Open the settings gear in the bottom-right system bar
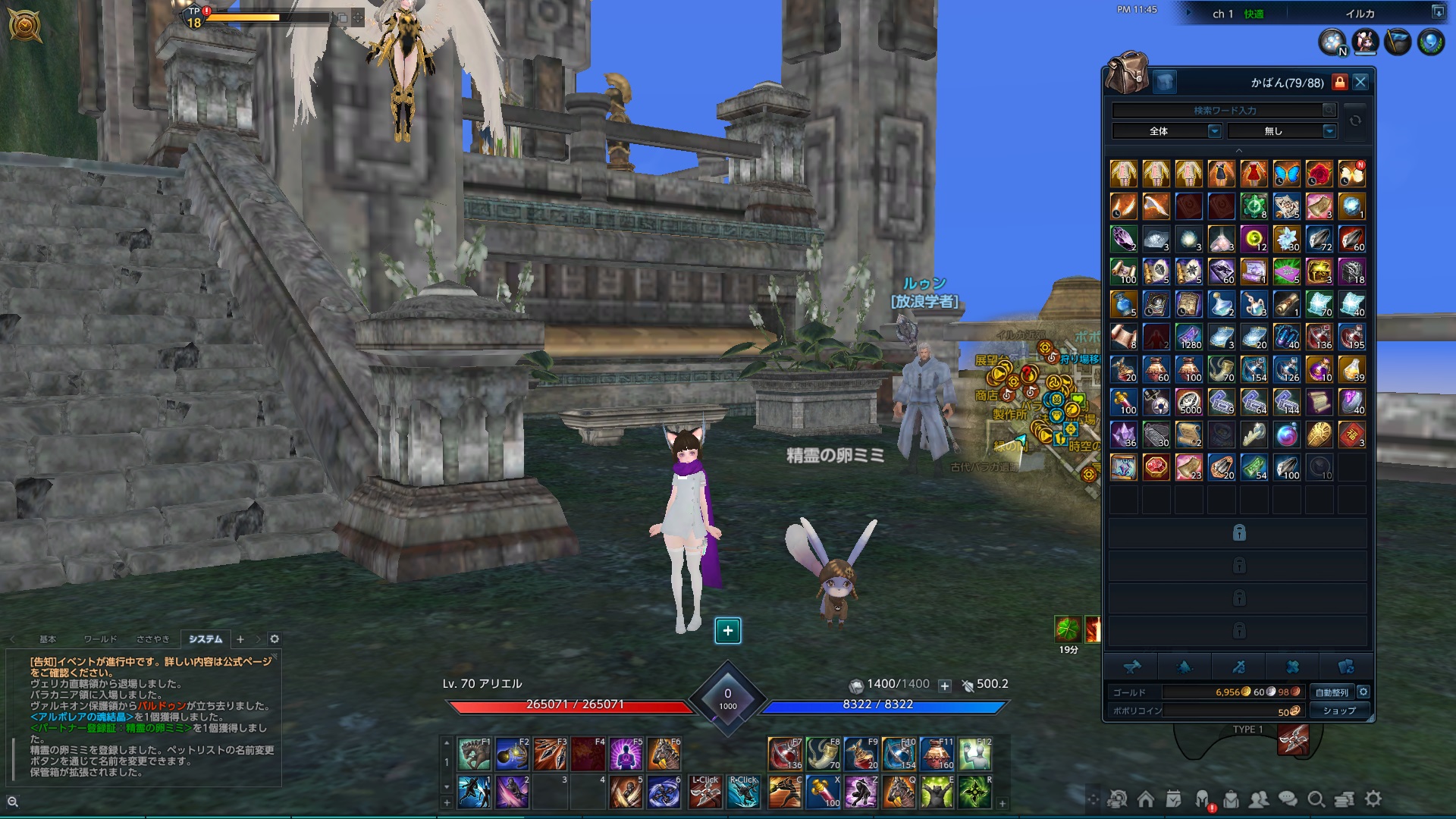The width and height of the screenshot is (1456, 819). click(x=1373, y=798)
